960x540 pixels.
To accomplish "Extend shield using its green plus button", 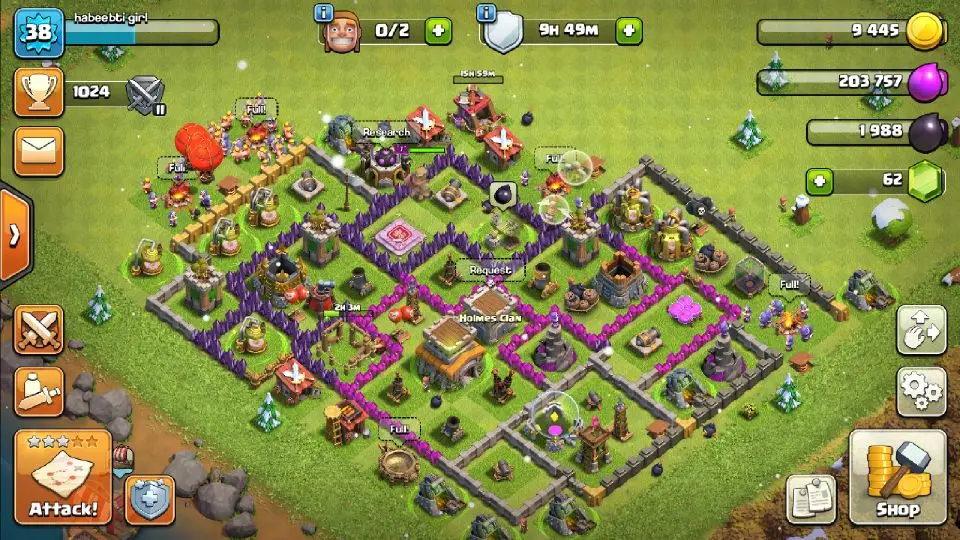I will click(628, 31).
